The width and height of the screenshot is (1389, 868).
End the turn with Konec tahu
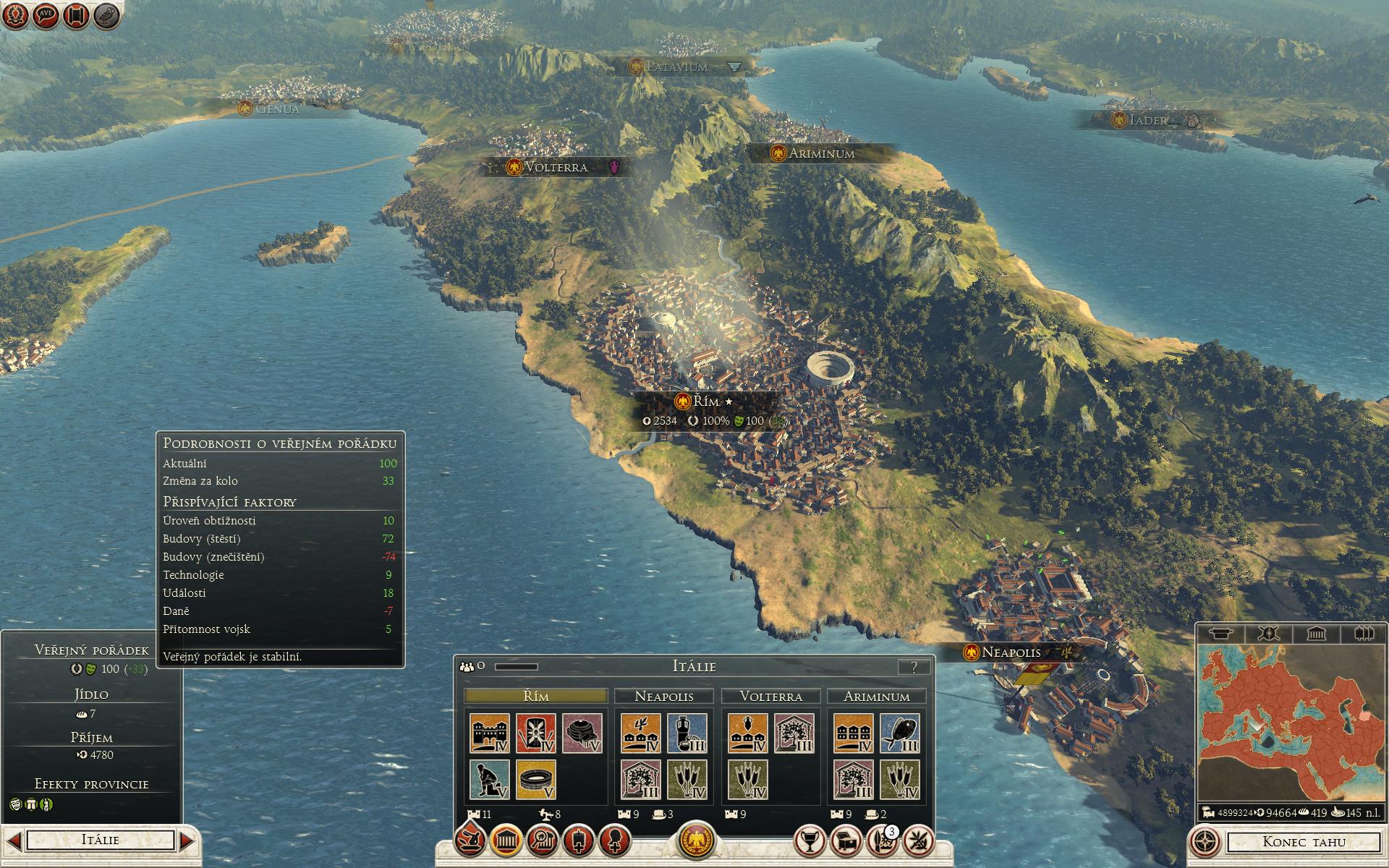1304,841
